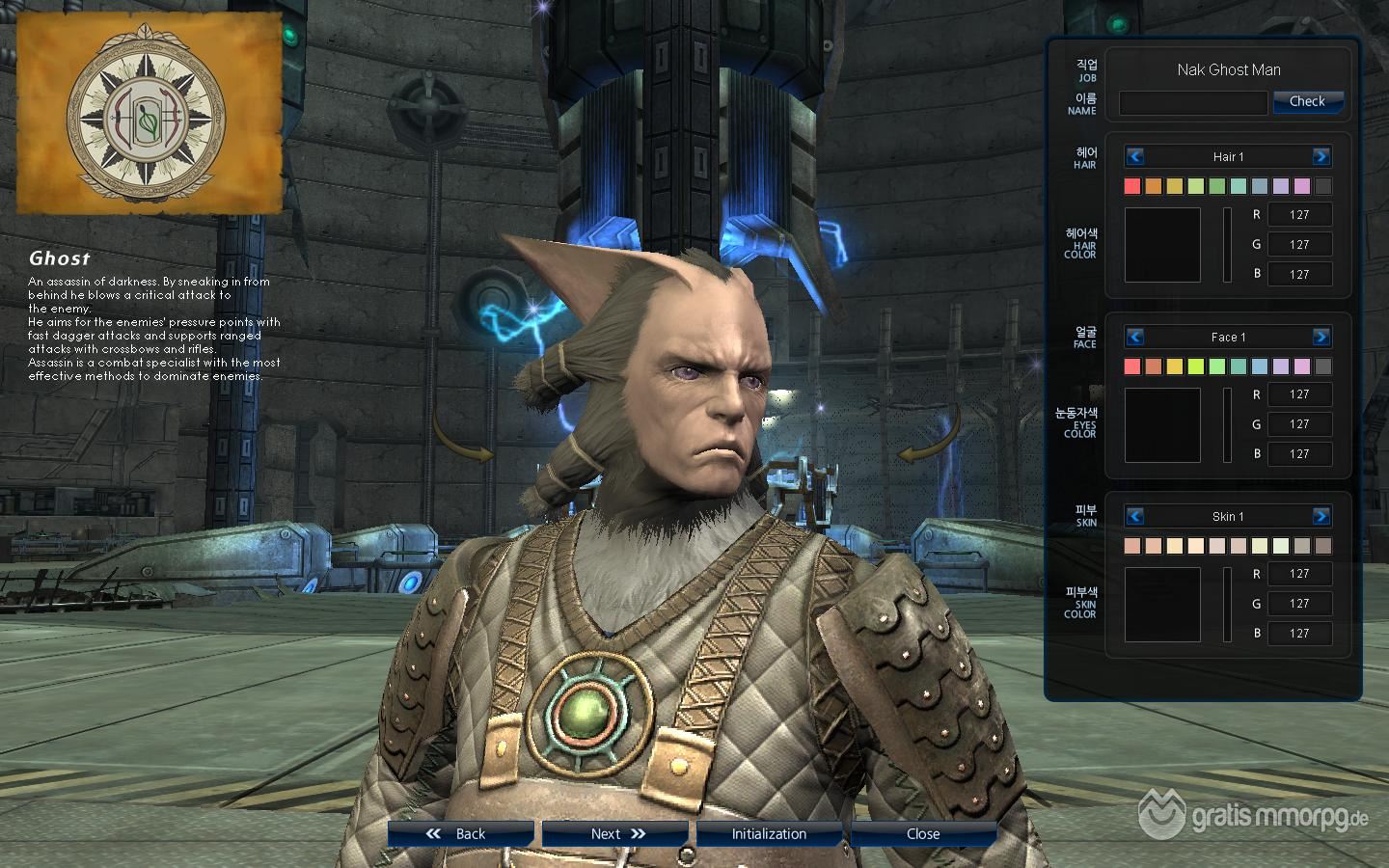Proceed with the Next button

pos(614,833)
